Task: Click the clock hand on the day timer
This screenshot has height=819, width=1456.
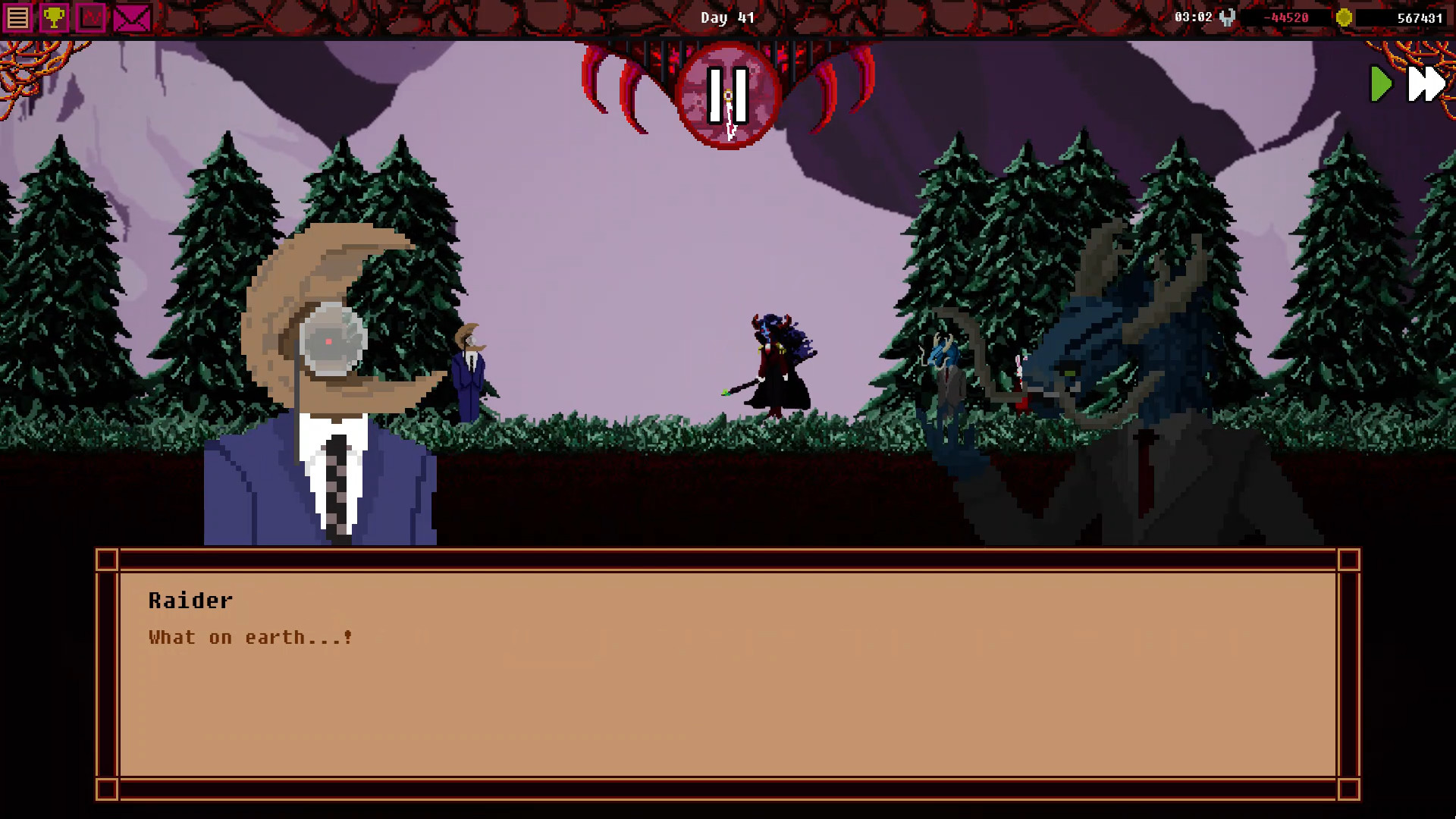Action: 730,121
